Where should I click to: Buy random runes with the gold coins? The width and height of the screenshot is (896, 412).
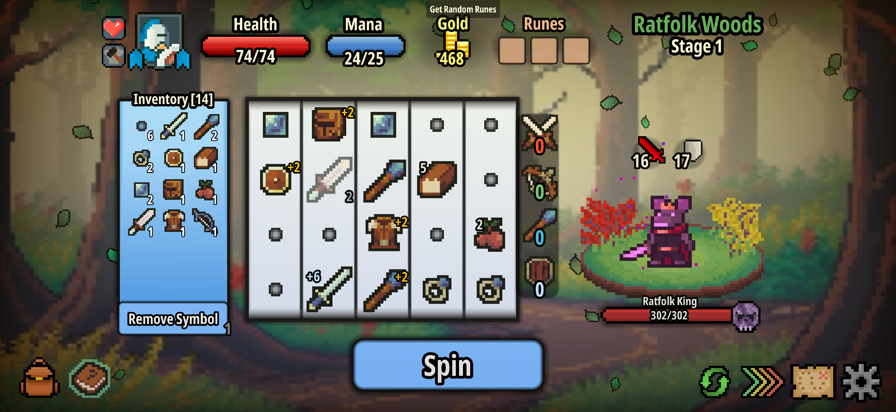click(455, 45)
